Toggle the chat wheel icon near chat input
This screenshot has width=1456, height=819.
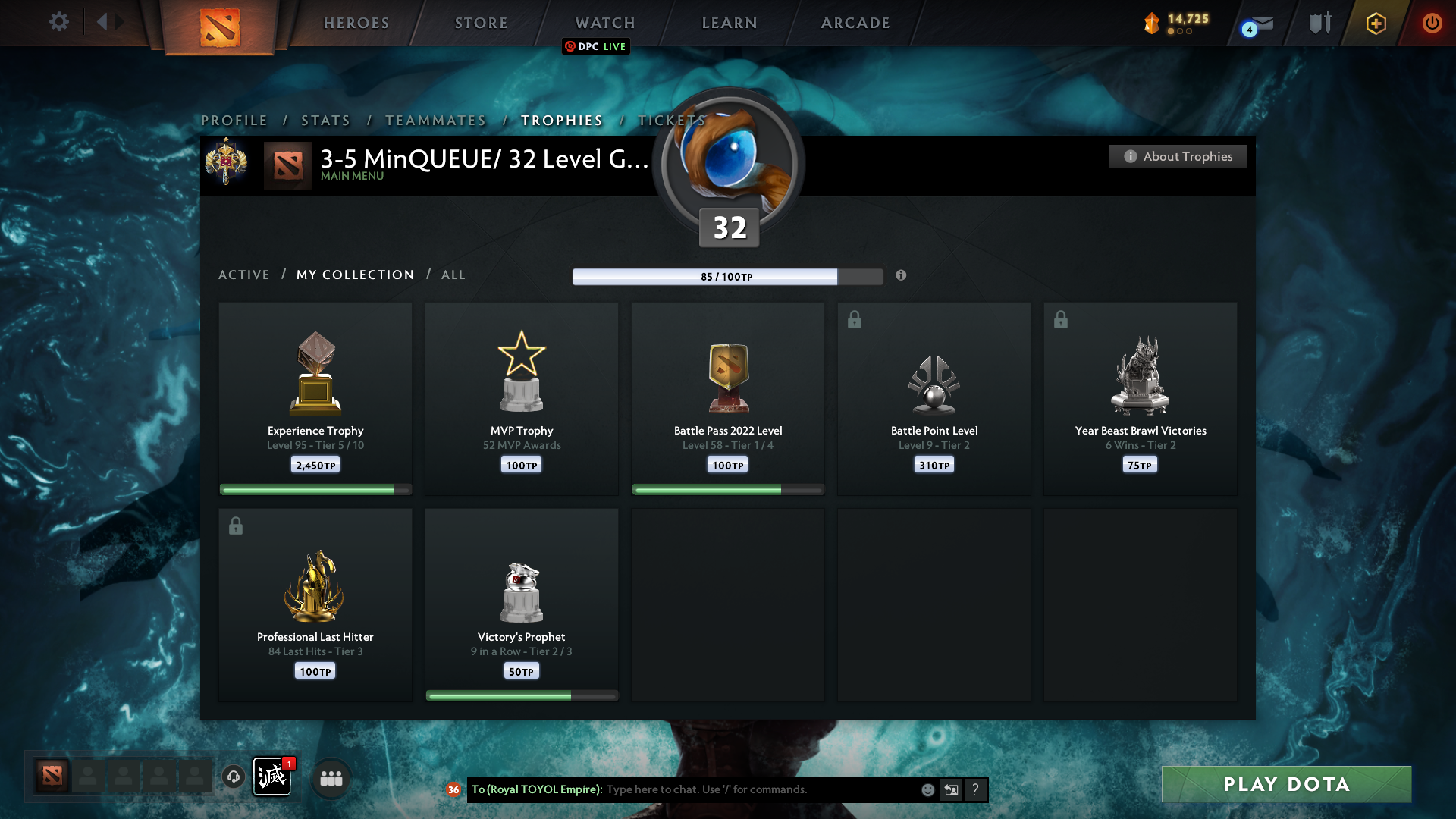coord(952,789)
